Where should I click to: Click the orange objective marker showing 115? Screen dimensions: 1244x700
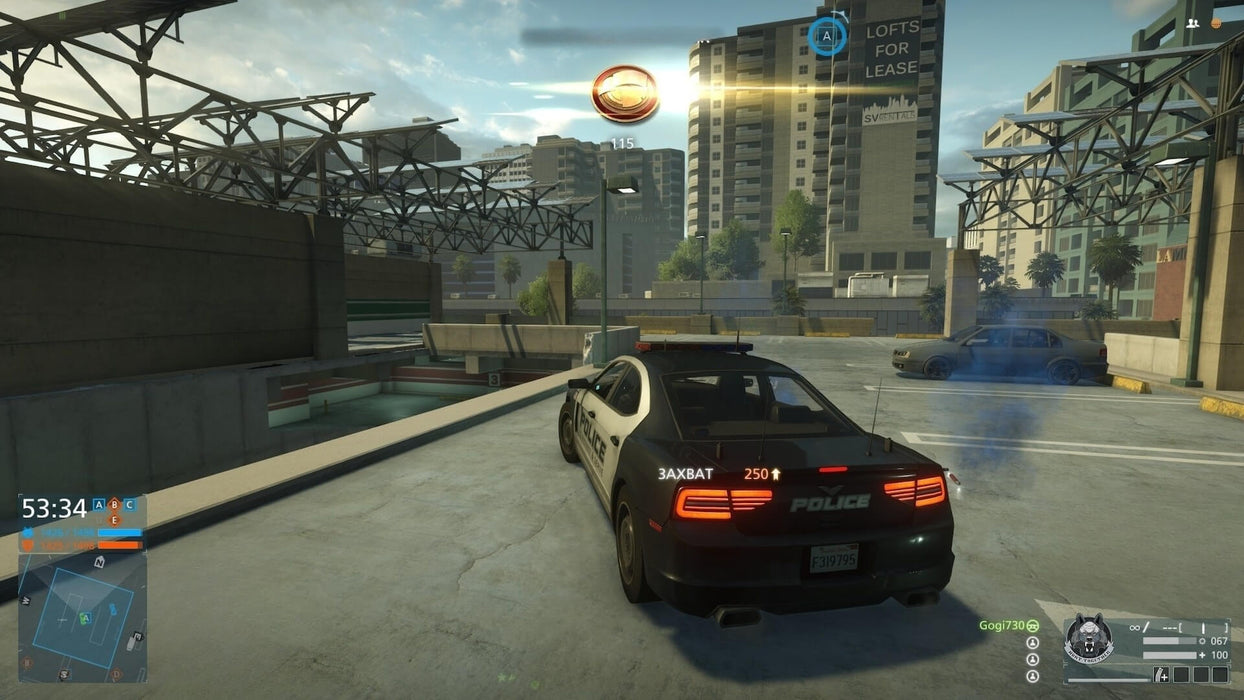click(x=625, y=94)
